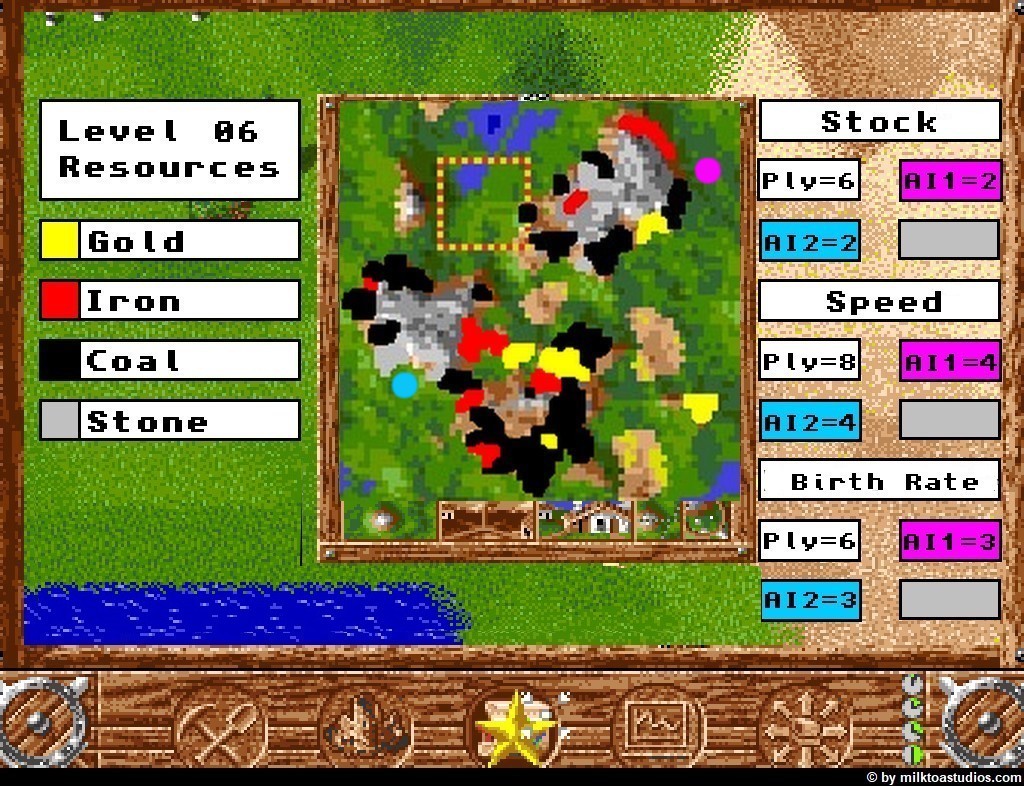Select the Gold legend entry
Screen dimensions: 1024x786
pyautogui.click(x=170, y=240)
